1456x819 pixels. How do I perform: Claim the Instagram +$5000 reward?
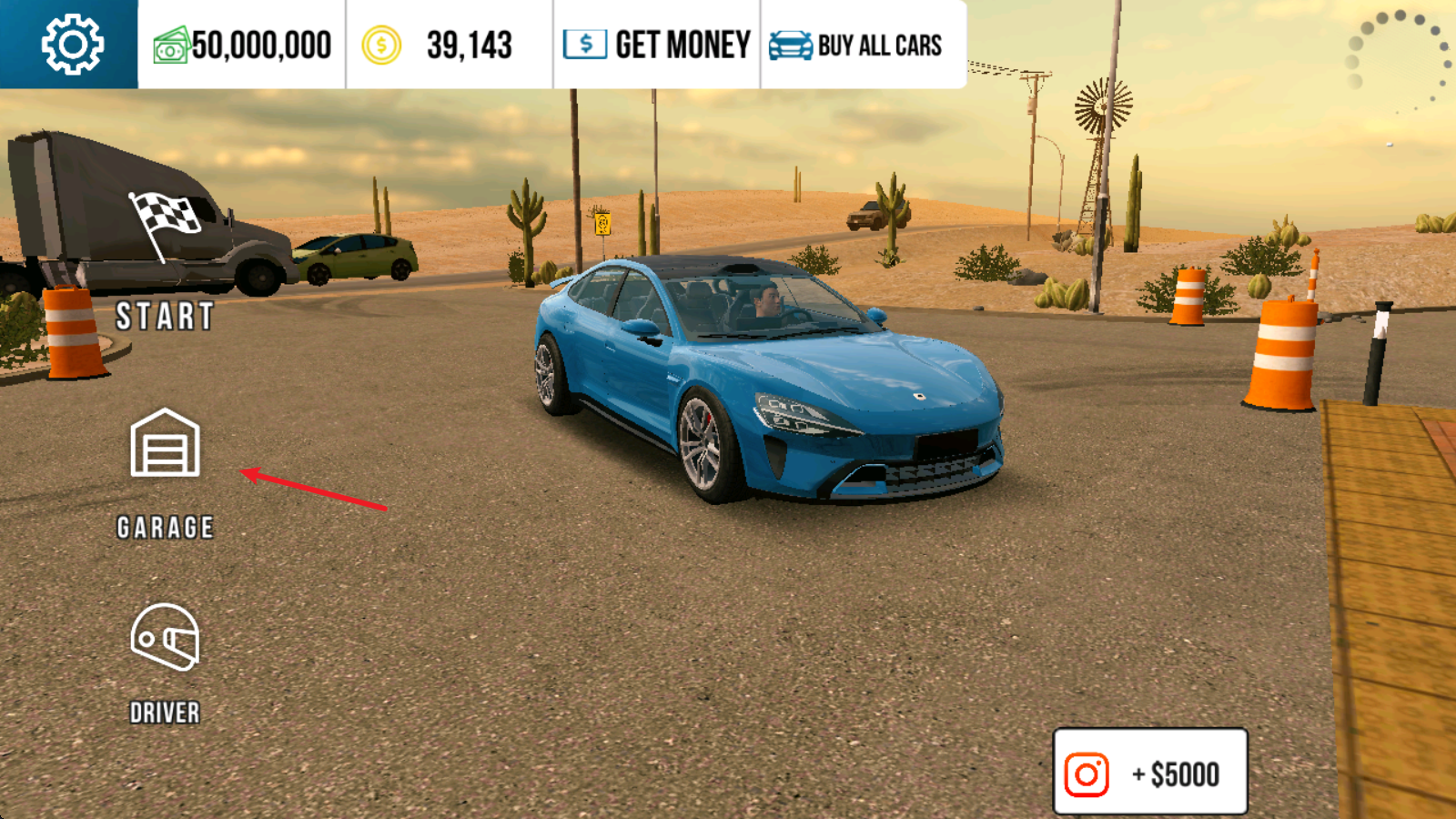(1149, 773)
